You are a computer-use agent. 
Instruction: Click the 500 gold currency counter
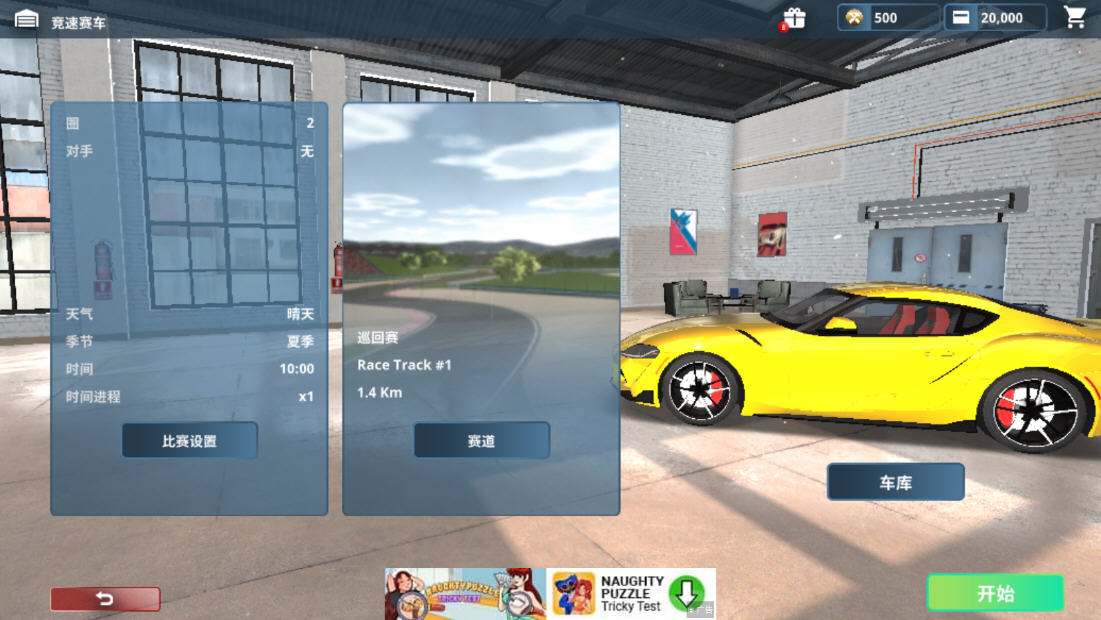(887, 17)
